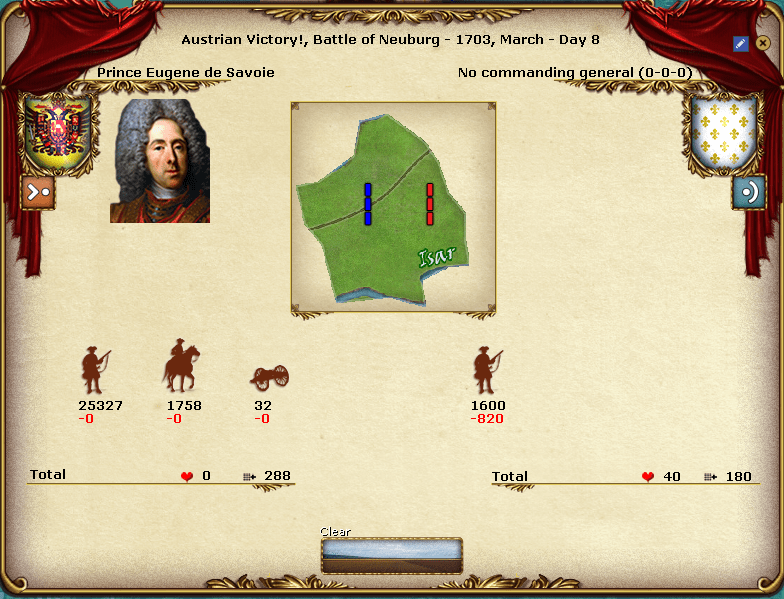
Task: Select the Austrian artillery cannon icon
Action: point(269,377)
